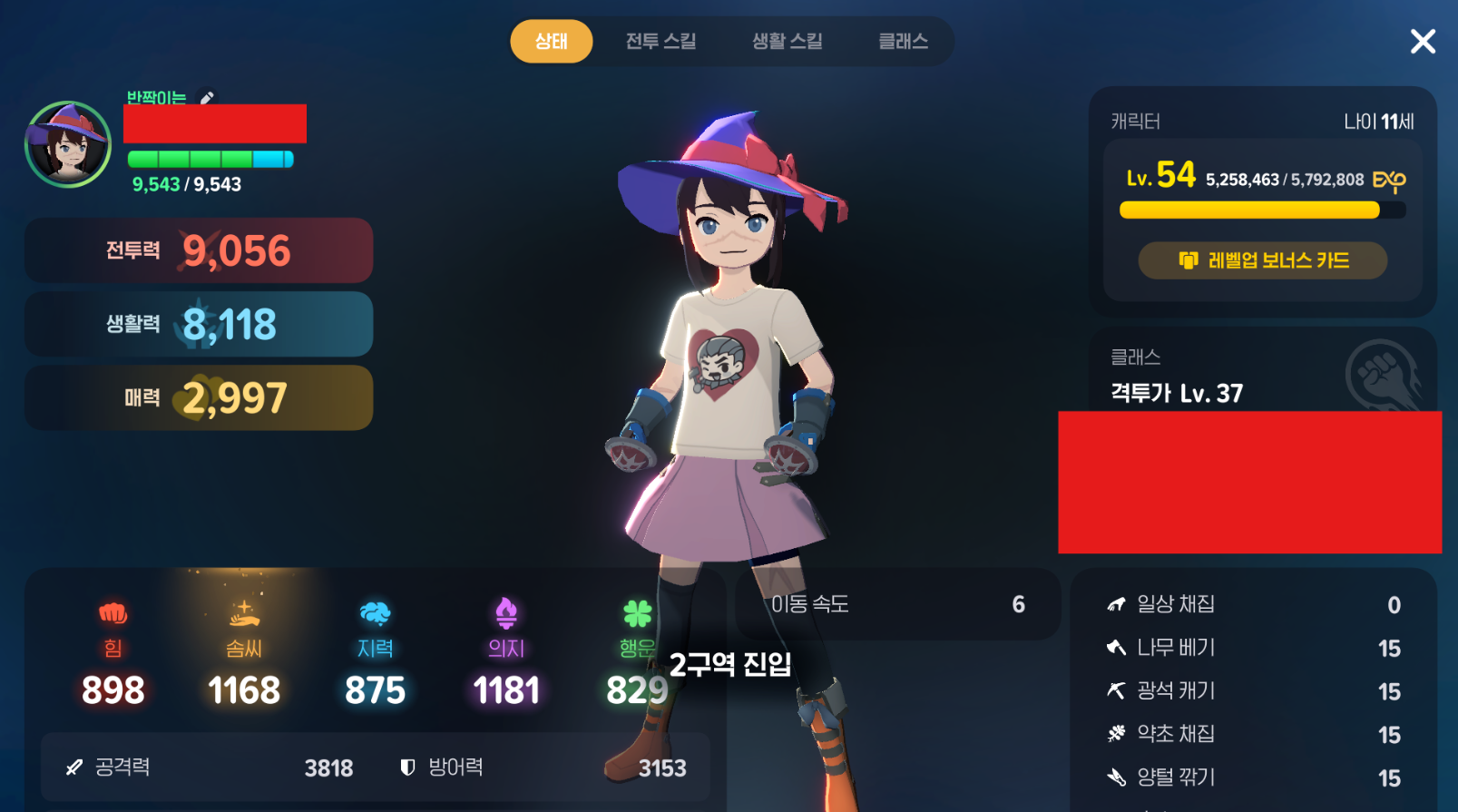Close the character status screen
1458x812 pixels.
tap(1423, 42)
